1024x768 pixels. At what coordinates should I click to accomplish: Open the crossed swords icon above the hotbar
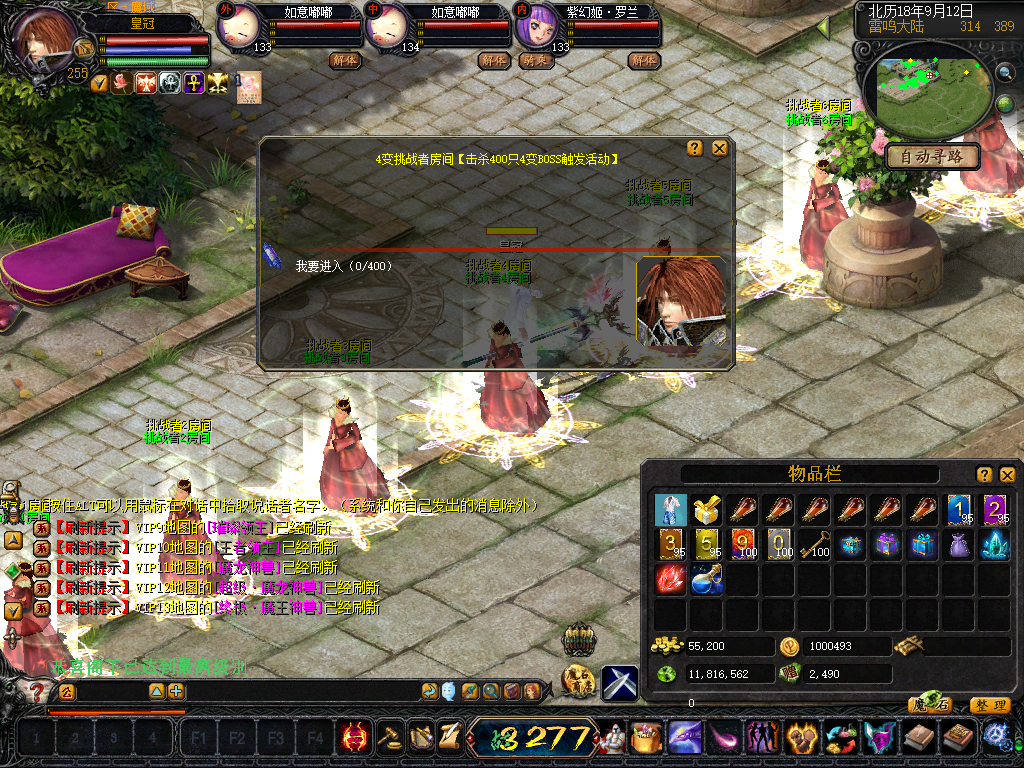[x=620, y=681]
